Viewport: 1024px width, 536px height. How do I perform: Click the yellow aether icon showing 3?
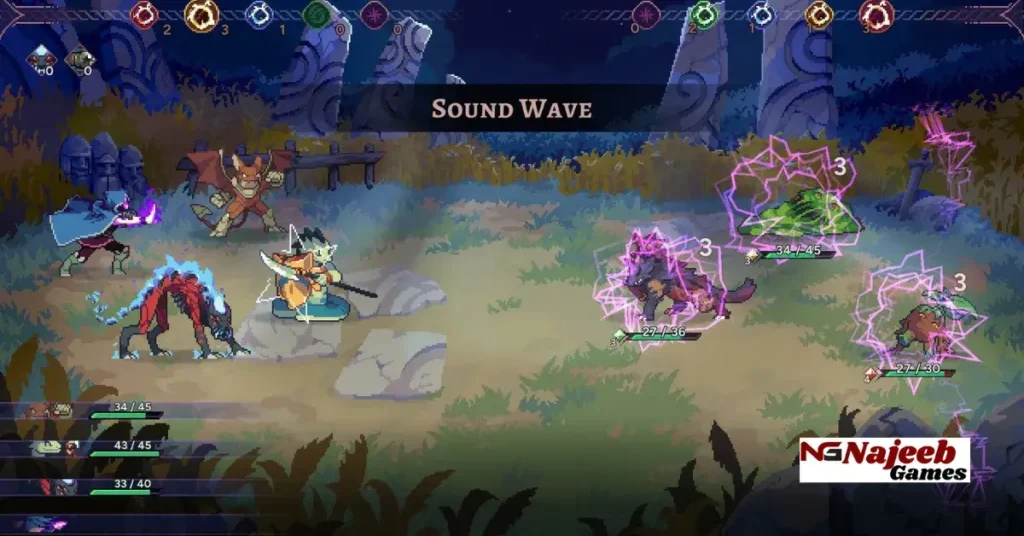(201, 14)
